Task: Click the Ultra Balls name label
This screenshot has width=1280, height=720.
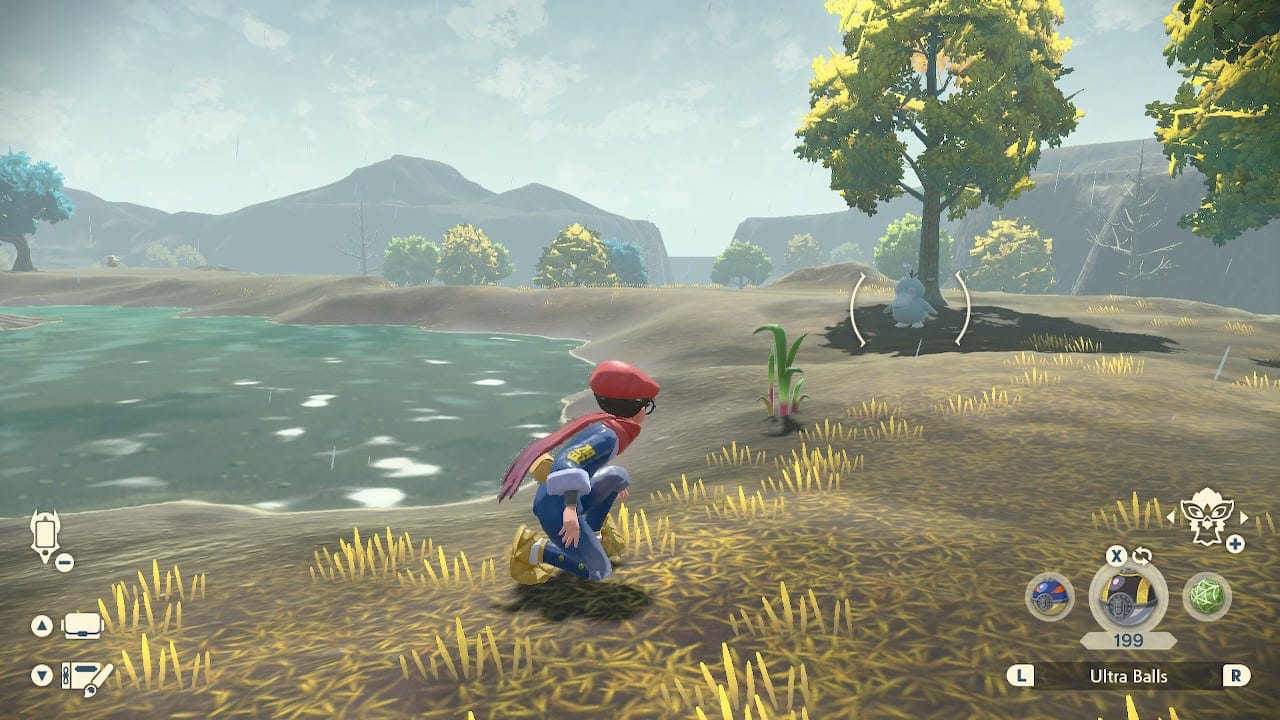Action: (1128, 675)
